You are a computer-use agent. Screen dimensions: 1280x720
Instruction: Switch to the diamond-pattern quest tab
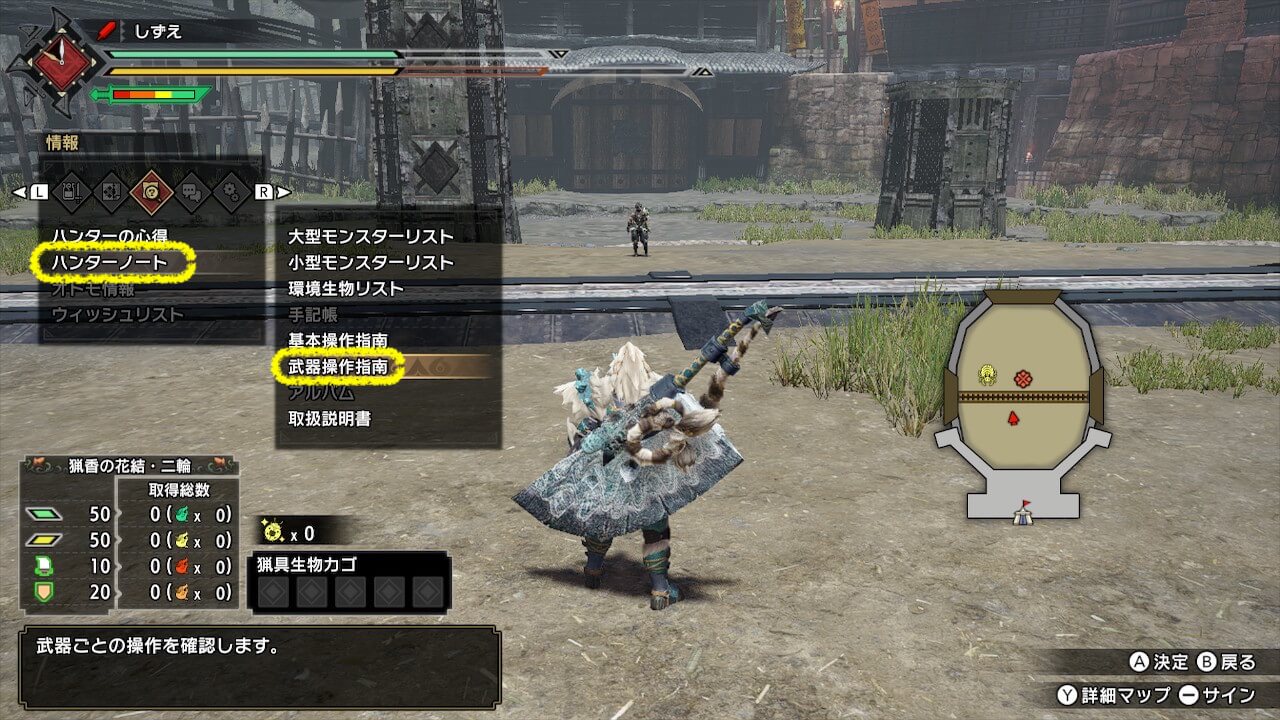click(111, 191)
